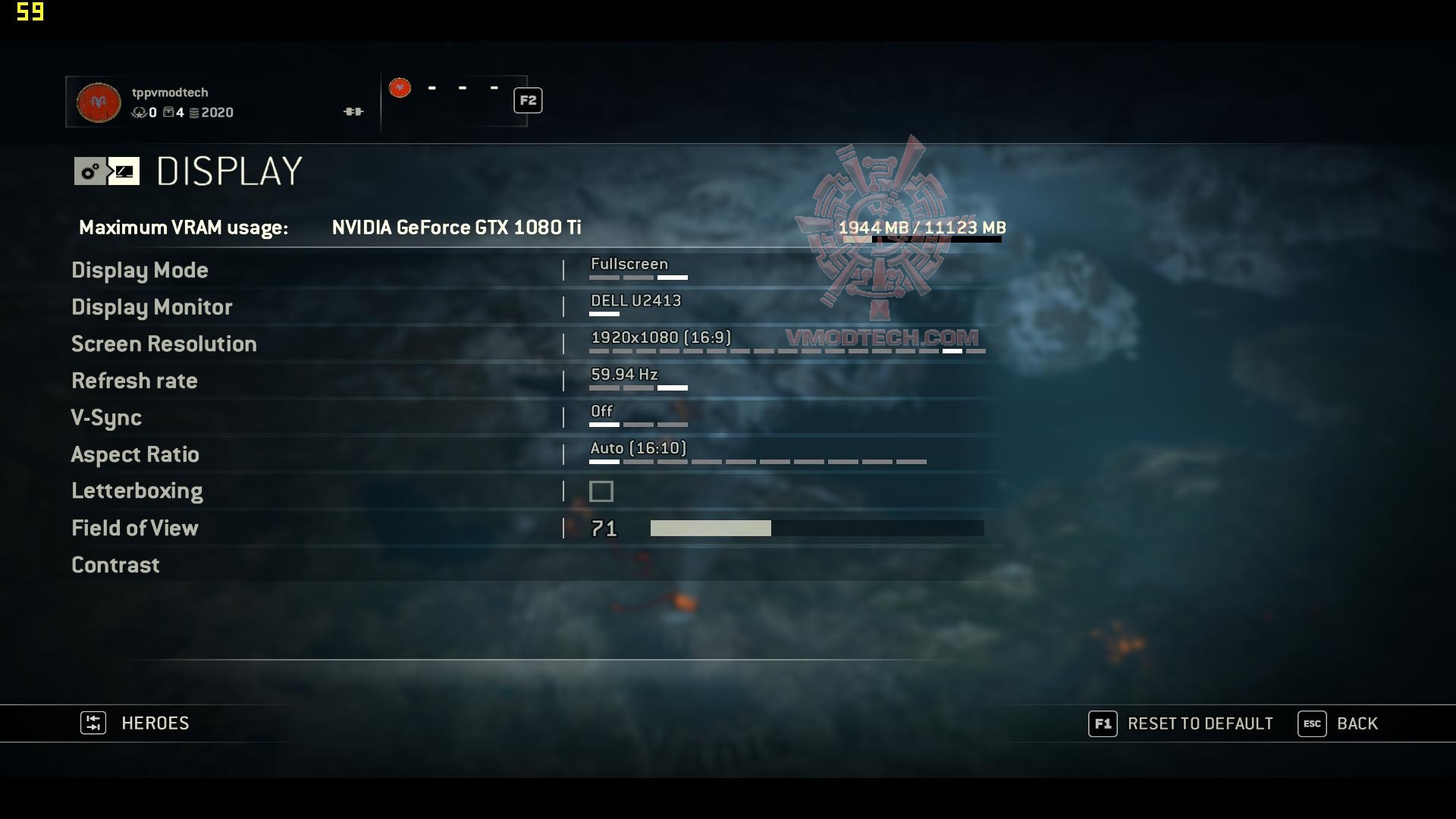Click the display monitor tab icon
The height and width of the screenshot is (819, 1456).
point(124,171)
